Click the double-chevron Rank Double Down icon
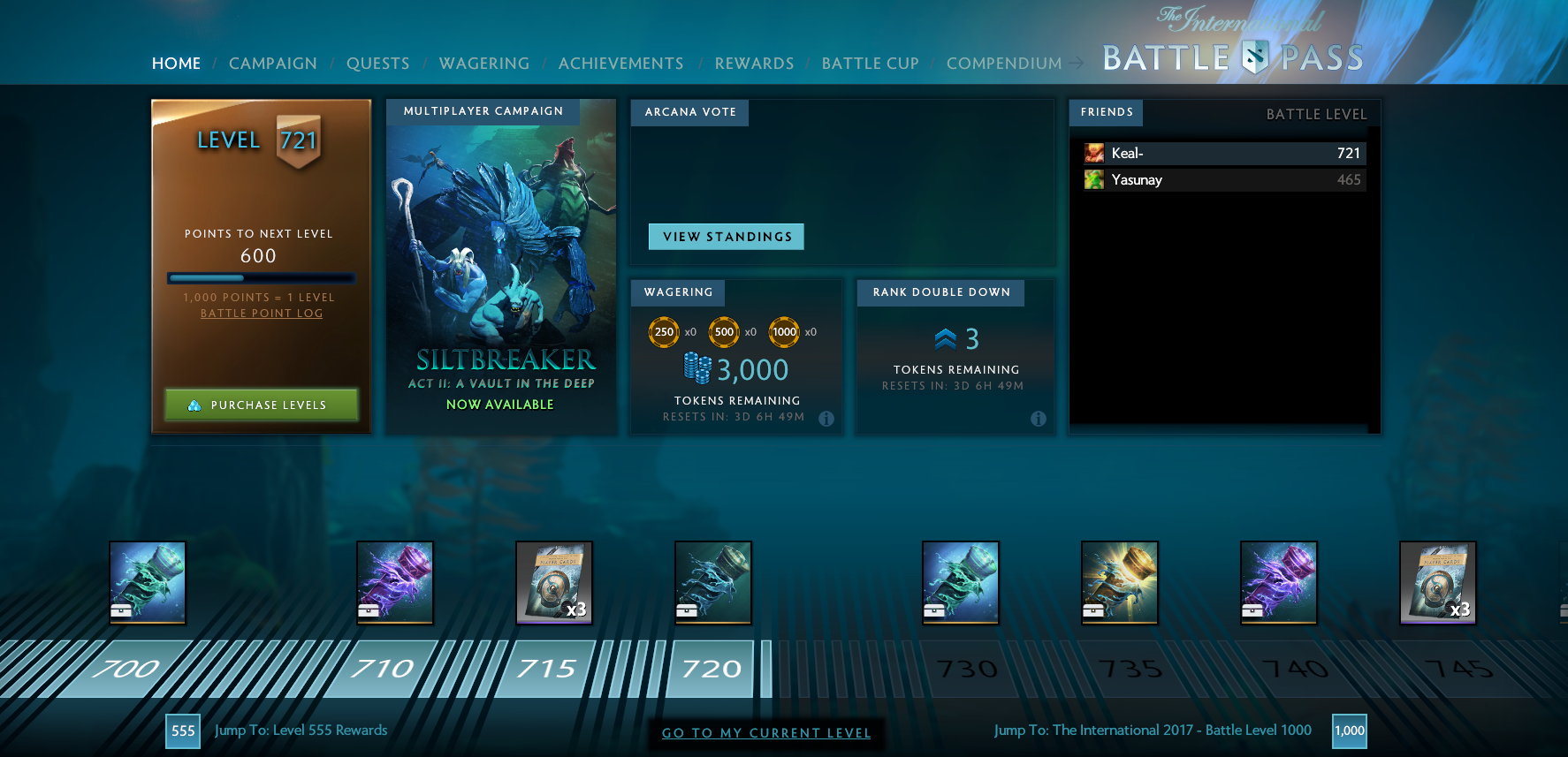Viewport: 1568px width, 757px height. 944,337
